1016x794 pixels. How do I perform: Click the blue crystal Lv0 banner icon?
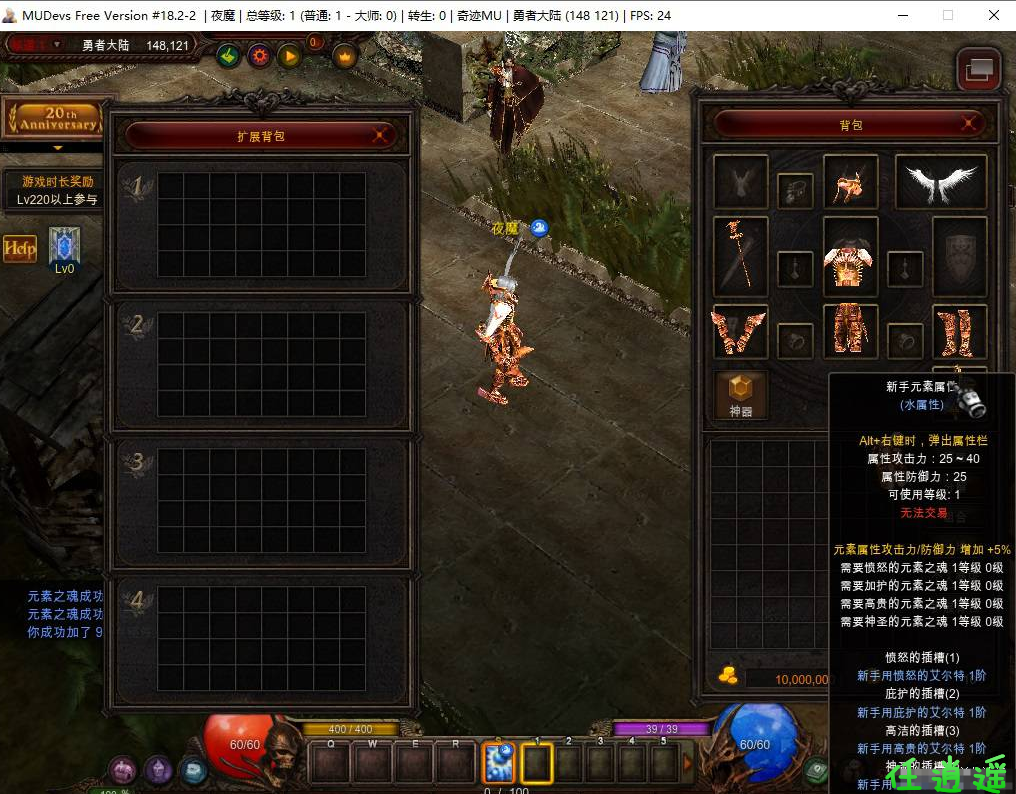(64, 248)
